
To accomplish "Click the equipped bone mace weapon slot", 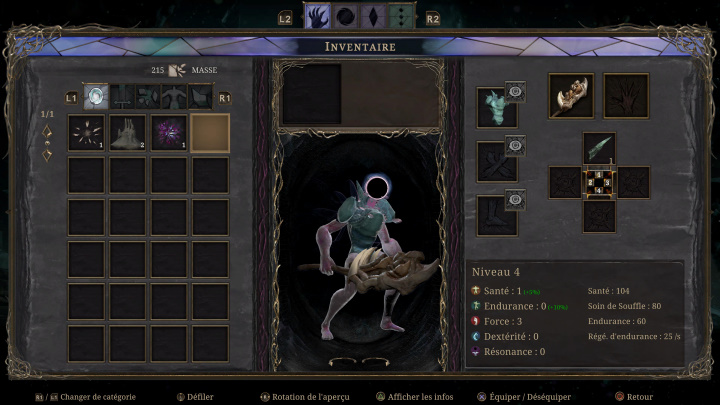I will coord(571,94).
